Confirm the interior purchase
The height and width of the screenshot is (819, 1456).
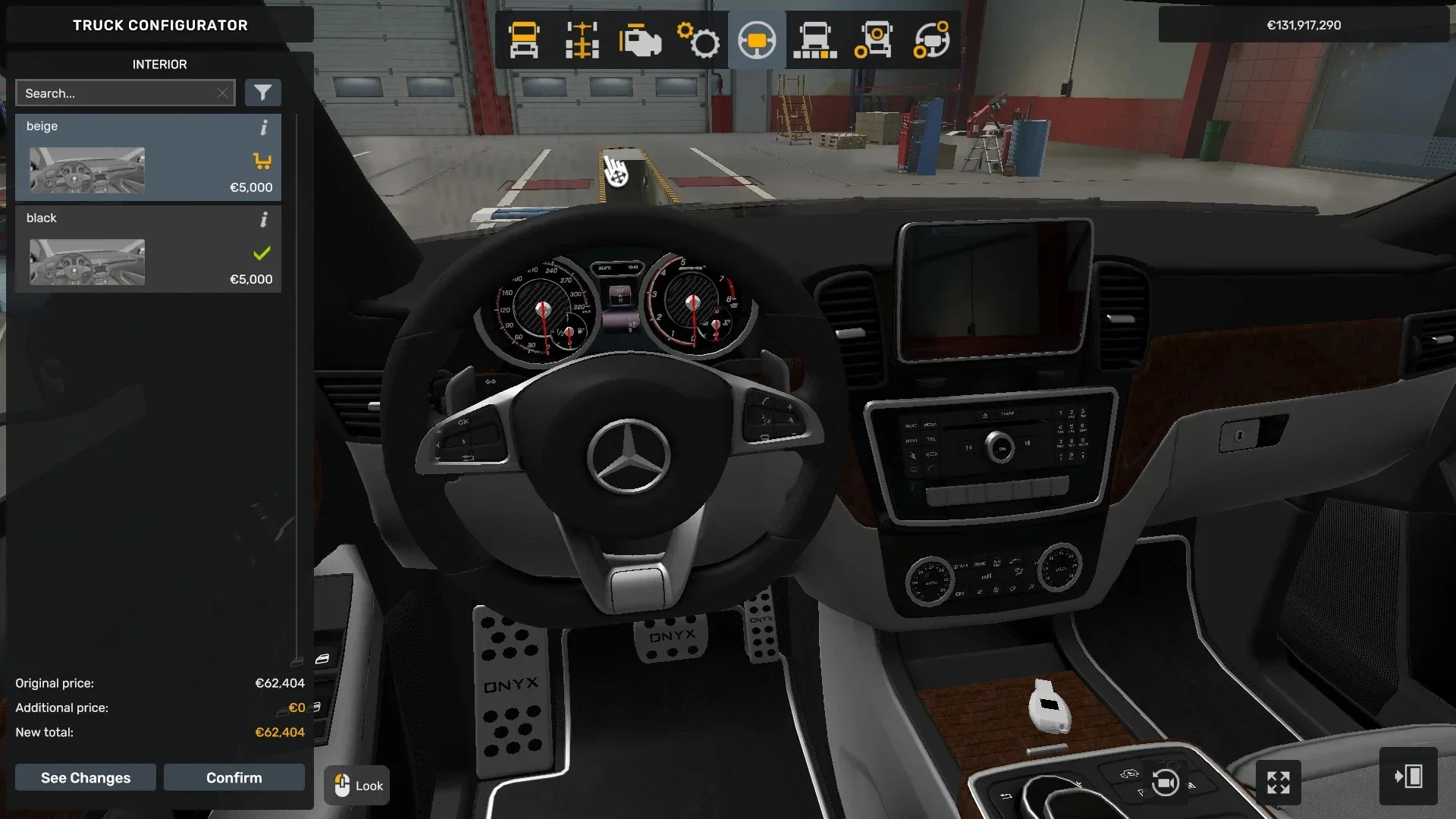pyautogui.click(x=234, y=777)
